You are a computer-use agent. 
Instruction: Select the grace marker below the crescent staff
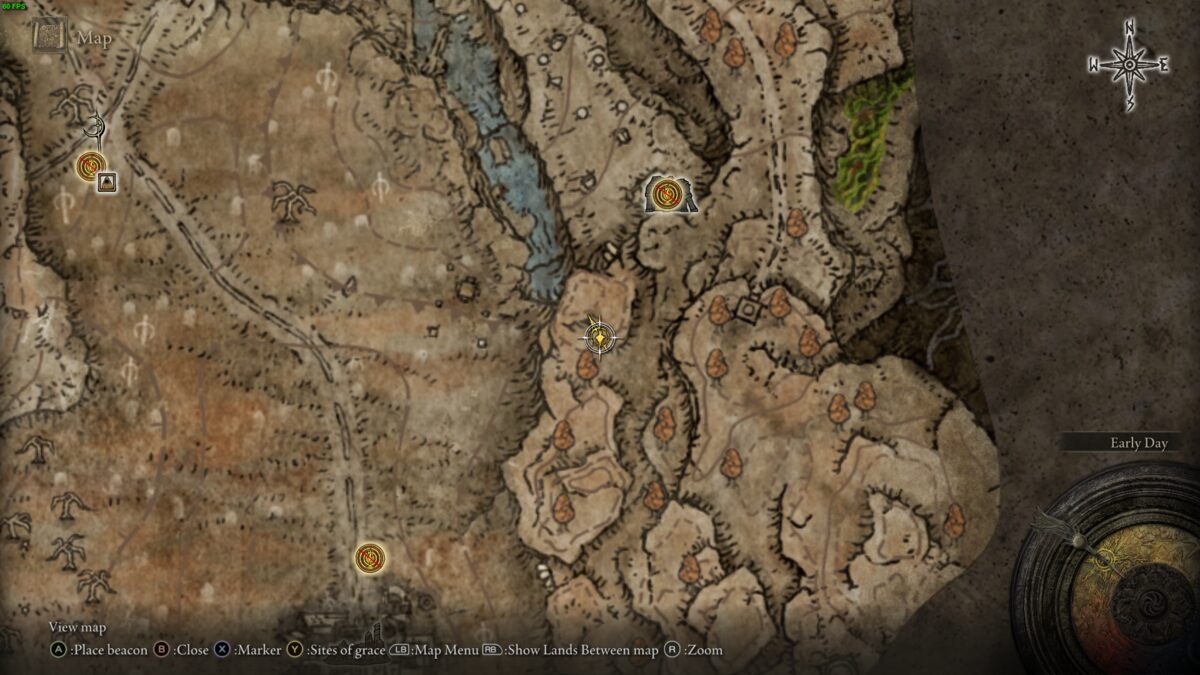tap(91, 164)
